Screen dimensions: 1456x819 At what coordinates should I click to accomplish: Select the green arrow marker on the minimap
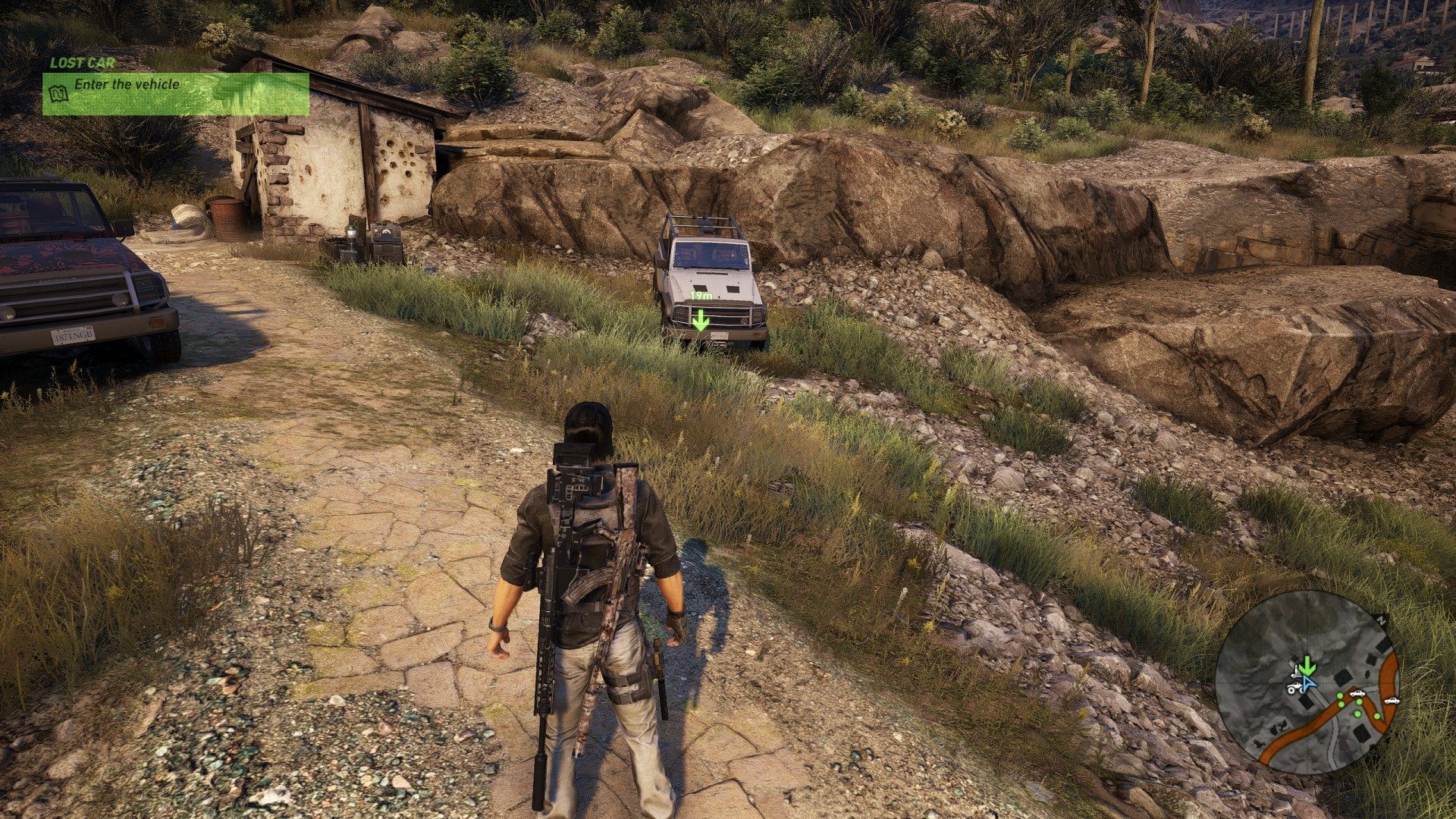coord(1306,667)
